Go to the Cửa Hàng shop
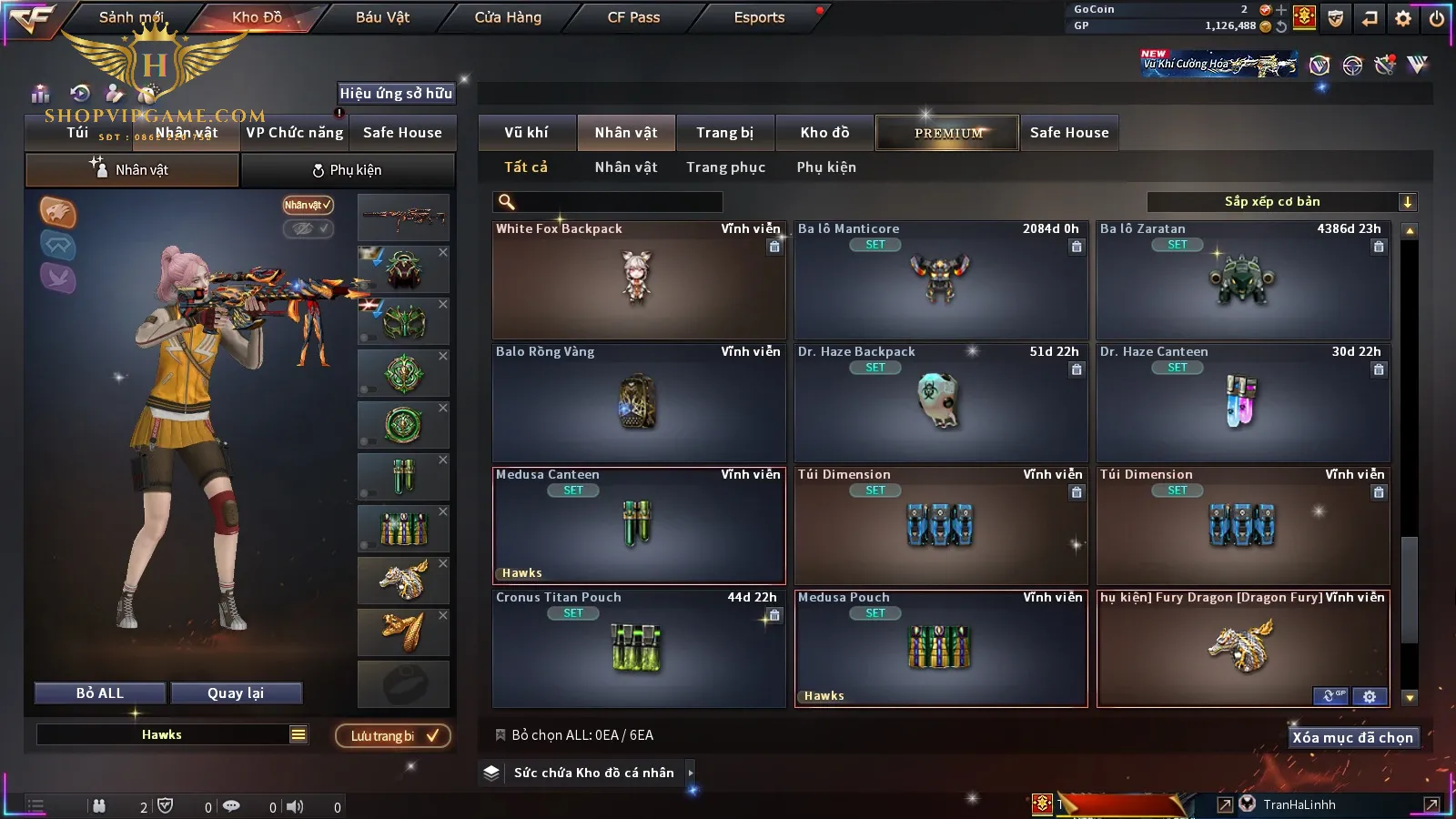This screenshot has height=819, width=1456. [508, 17]
